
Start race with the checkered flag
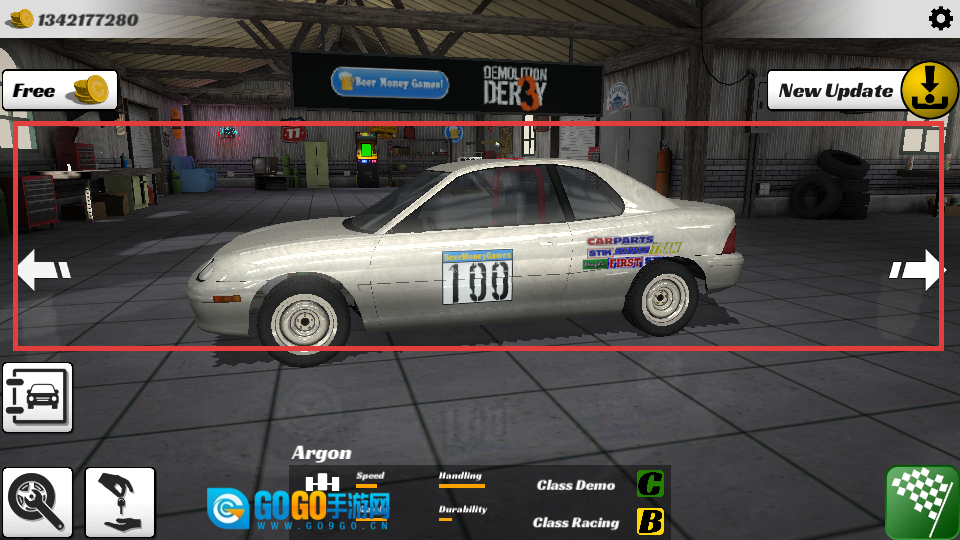(920, 502)
